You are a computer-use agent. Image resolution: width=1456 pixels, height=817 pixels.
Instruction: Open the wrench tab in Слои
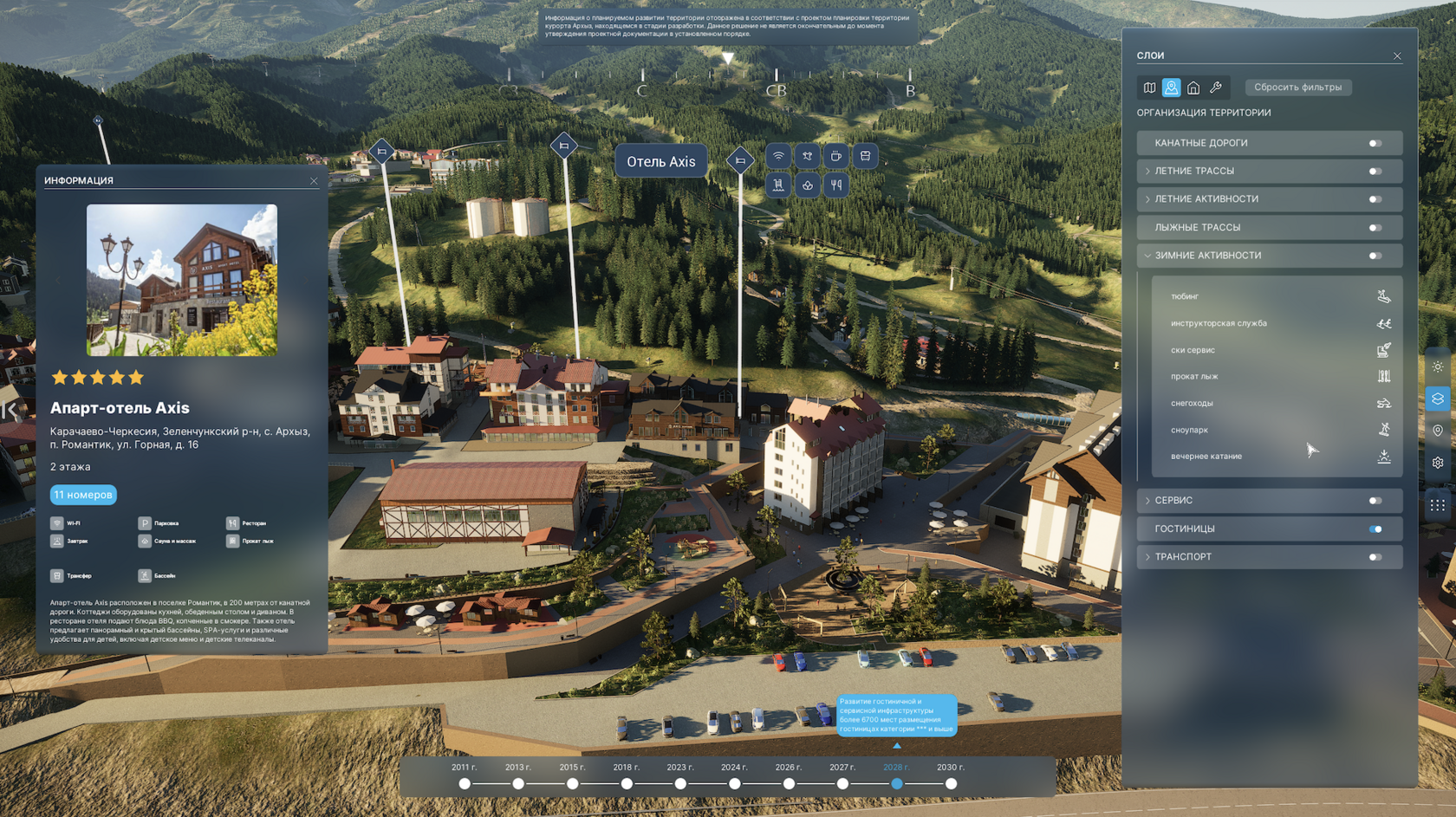click(x=1216, y=88)
